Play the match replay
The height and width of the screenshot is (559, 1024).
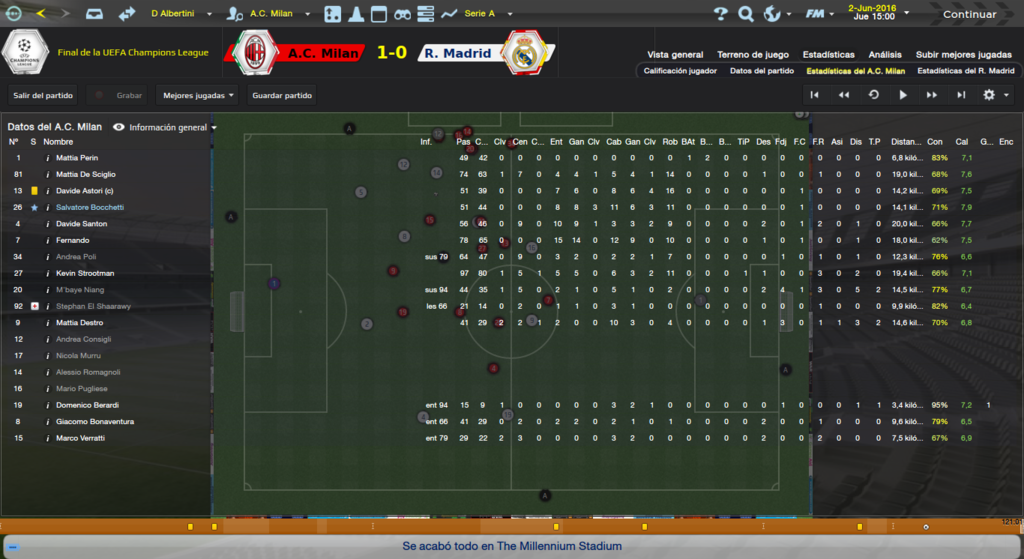point(903,95)
